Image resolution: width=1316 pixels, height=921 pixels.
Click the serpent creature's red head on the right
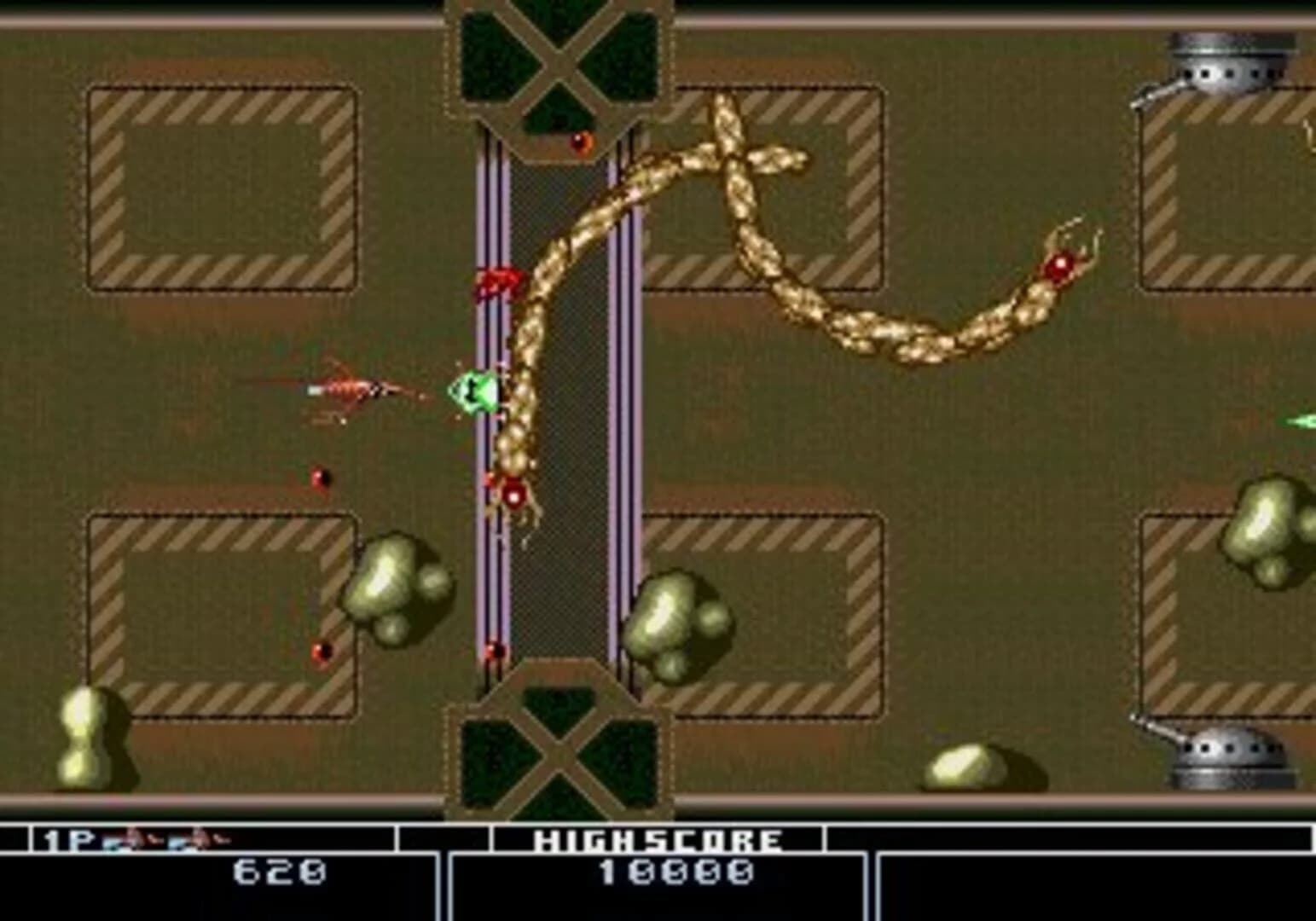[x=1060, y=264]
